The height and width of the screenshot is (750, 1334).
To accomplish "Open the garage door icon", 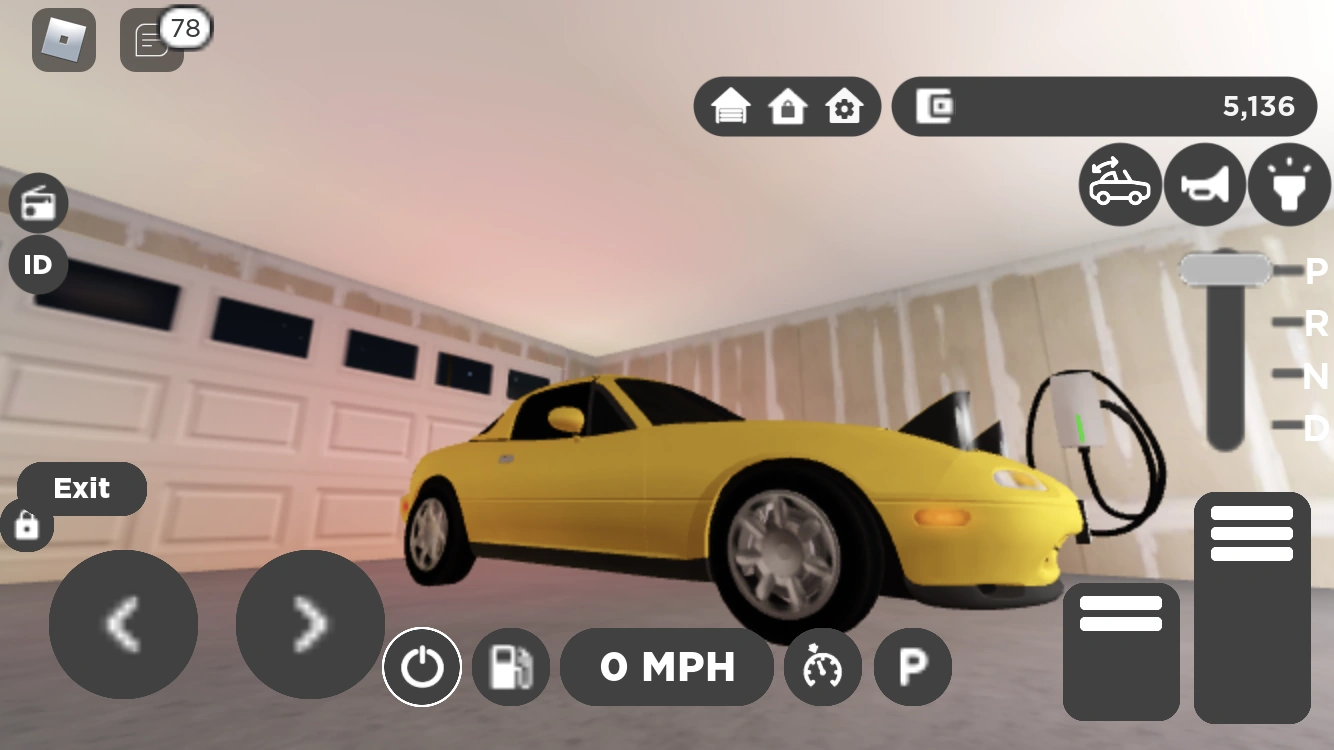I will [733, 105].
